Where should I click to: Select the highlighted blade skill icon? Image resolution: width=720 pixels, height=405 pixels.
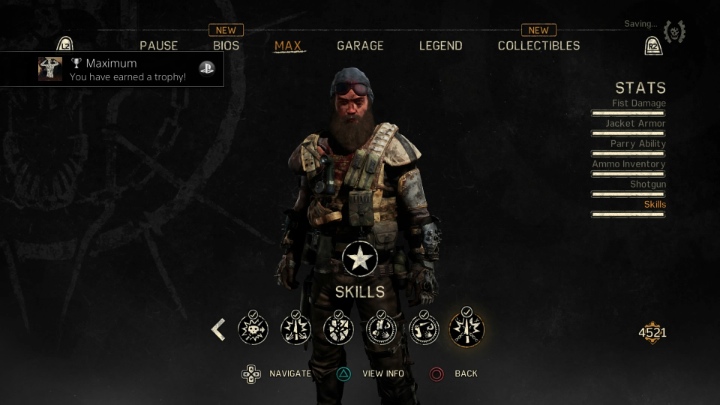click(x=467, y=328)
